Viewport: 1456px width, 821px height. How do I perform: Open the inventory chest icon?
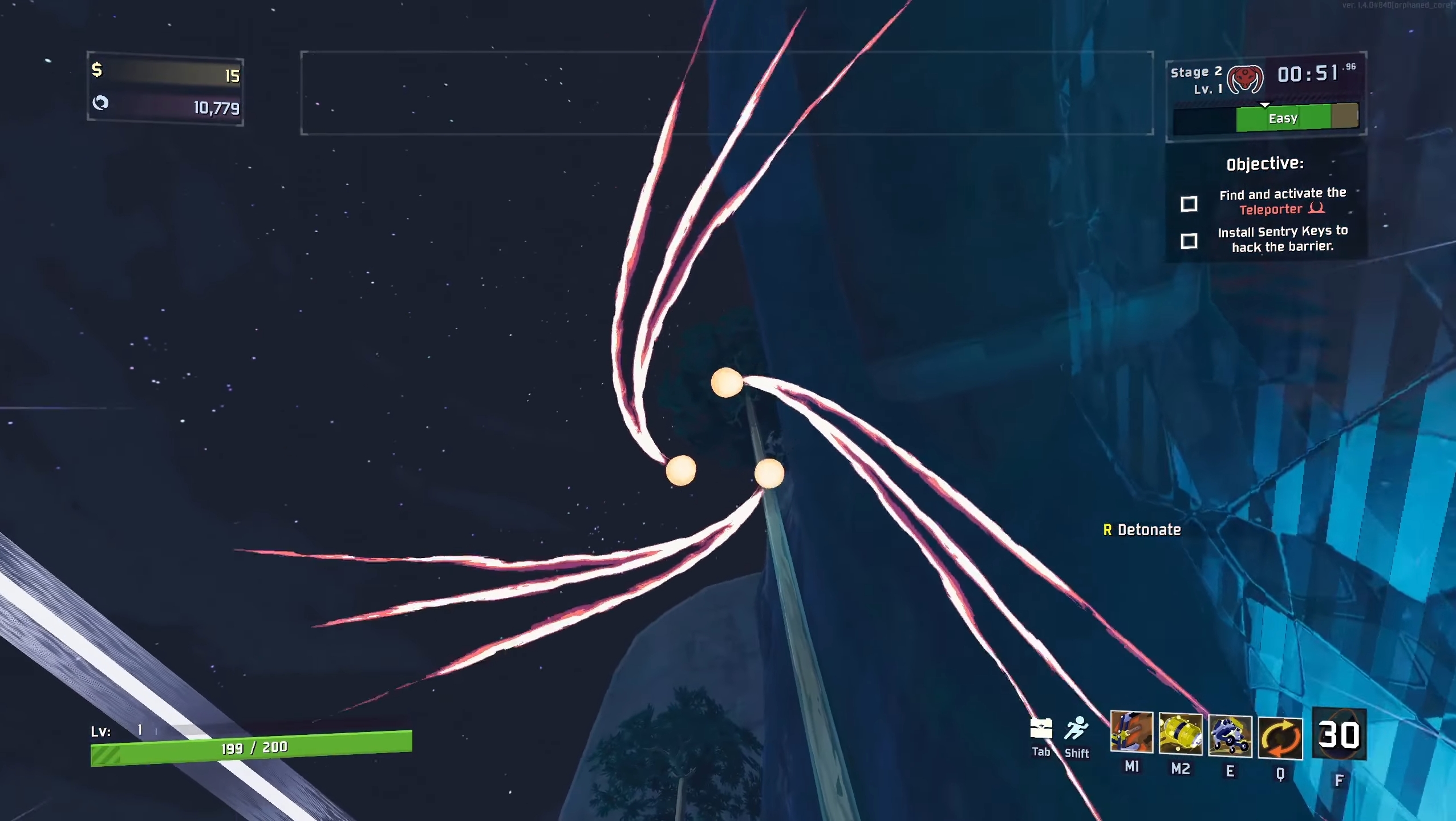point(1041,729)
